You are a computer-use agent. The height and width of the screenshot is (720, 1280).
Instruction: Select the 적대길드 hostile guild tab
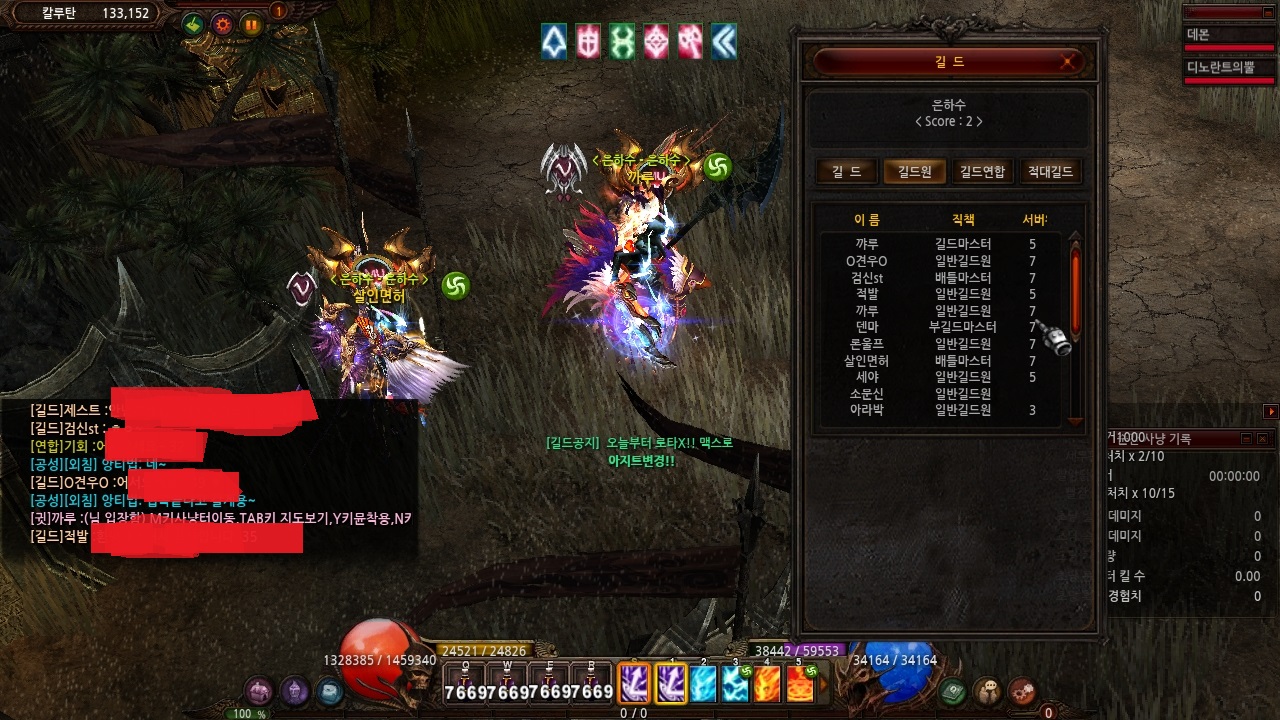[1049, 171]
